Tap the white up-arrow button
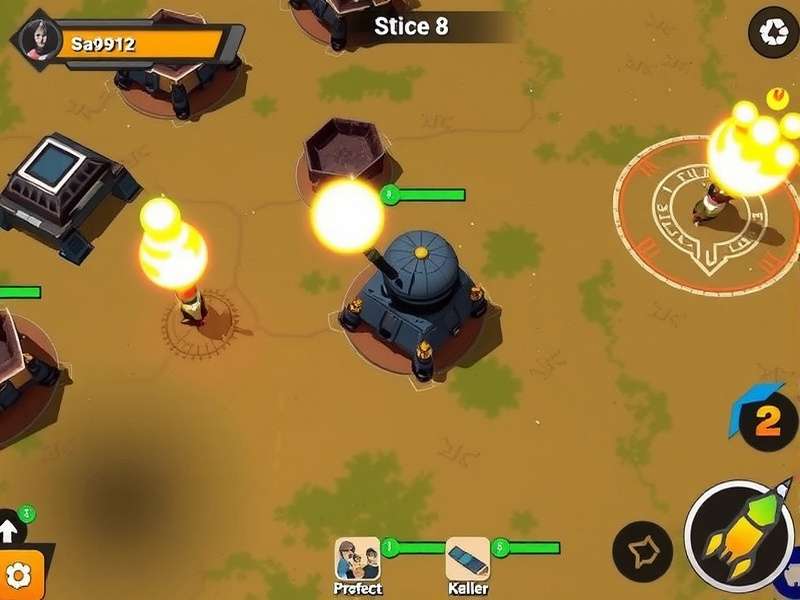 (9, 528)
